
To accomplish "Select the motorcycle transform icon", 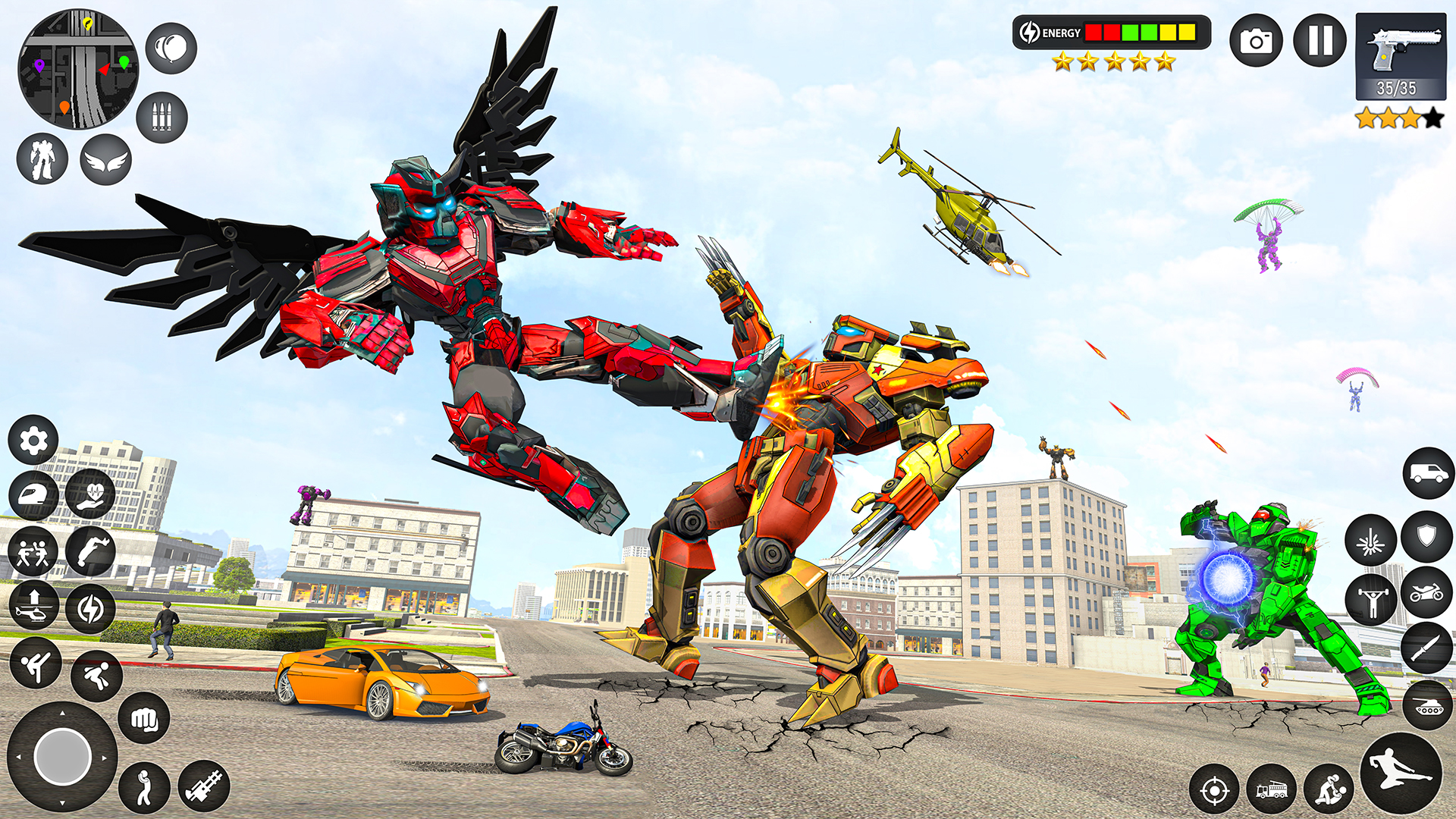I will 1426,595.
